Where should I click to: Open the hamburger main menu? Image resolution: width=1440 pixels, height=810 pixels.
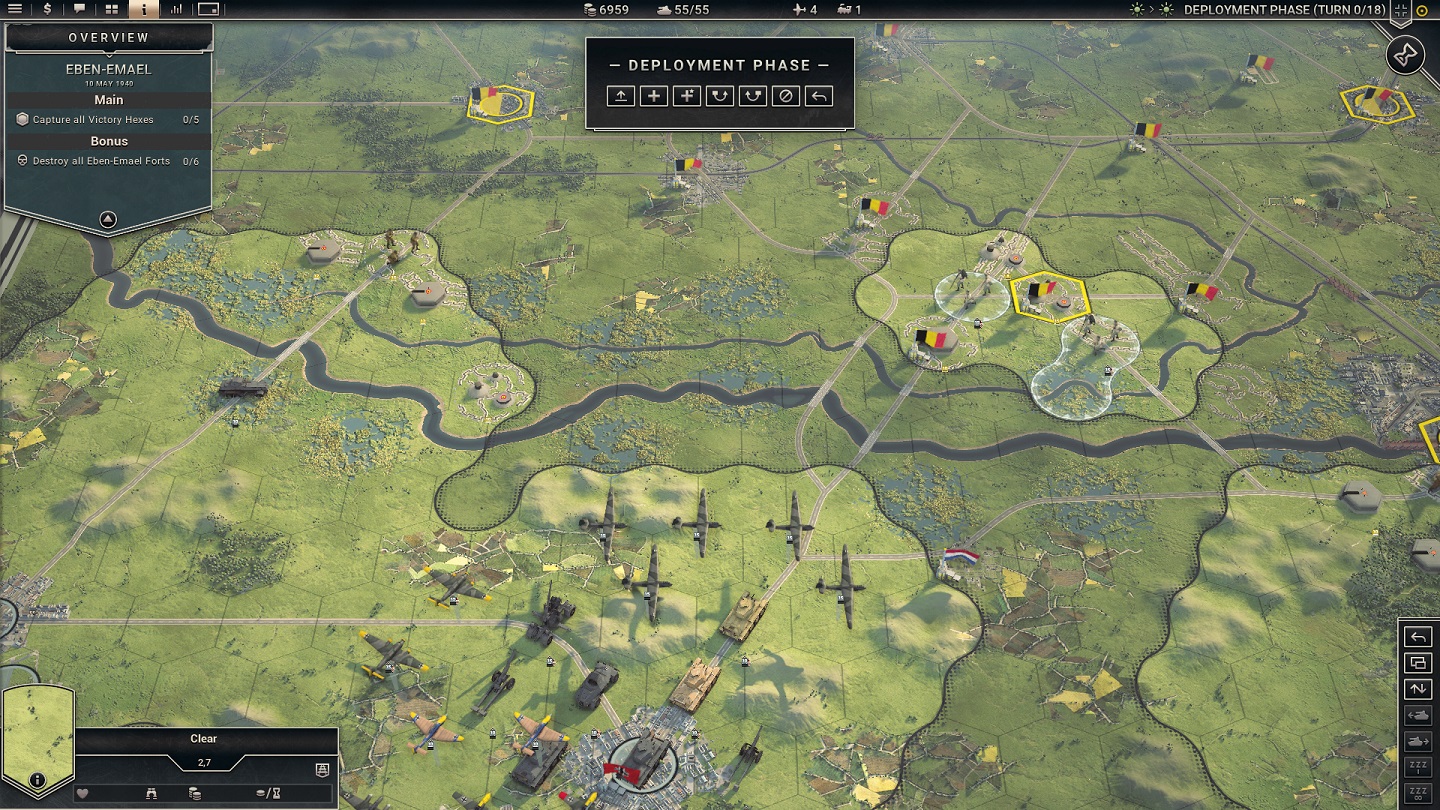click(x=15, y=9)
